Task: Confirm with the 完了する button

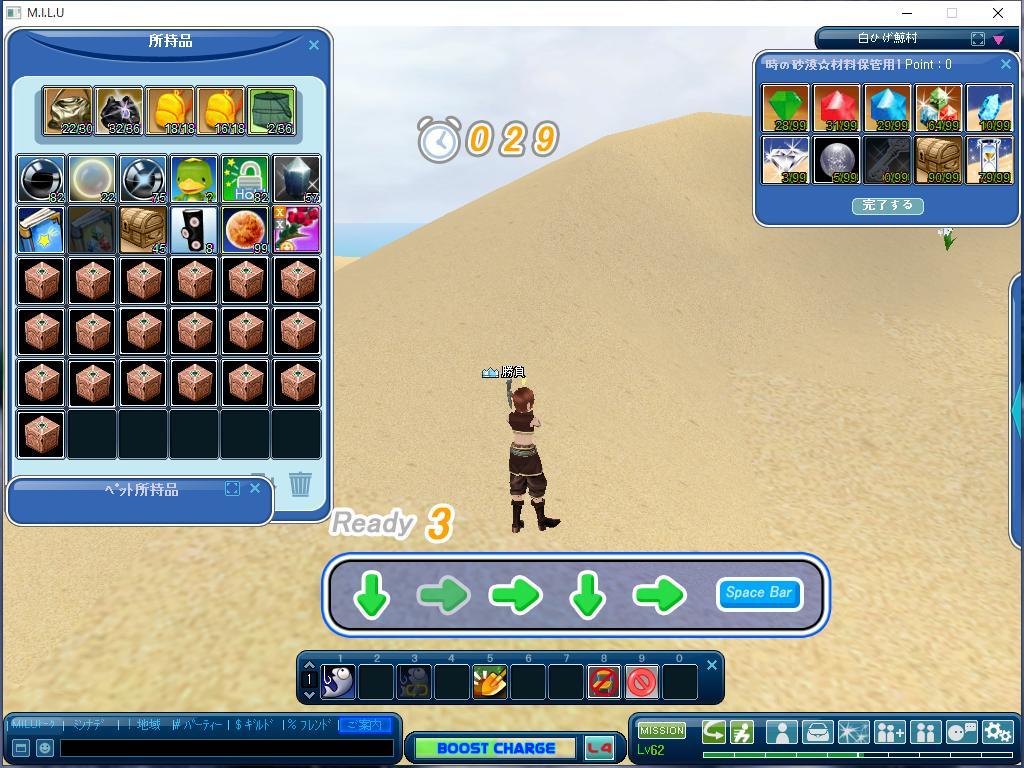Action: 887,205
